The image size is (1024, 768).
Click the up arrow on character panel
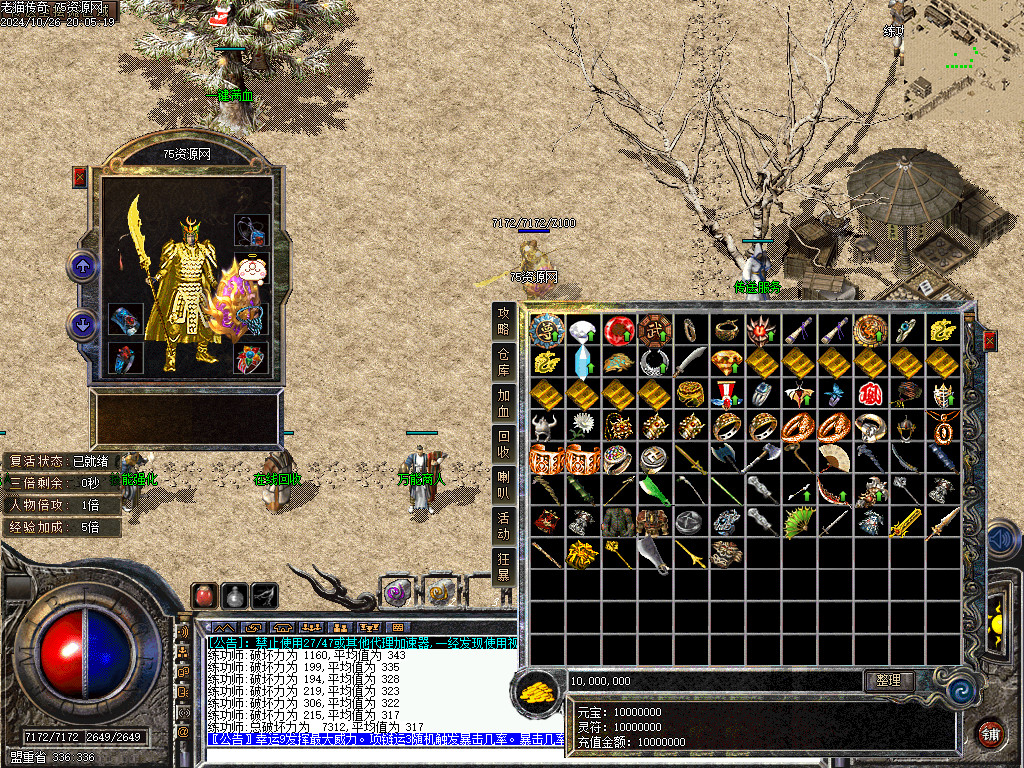tap(82, 266)
